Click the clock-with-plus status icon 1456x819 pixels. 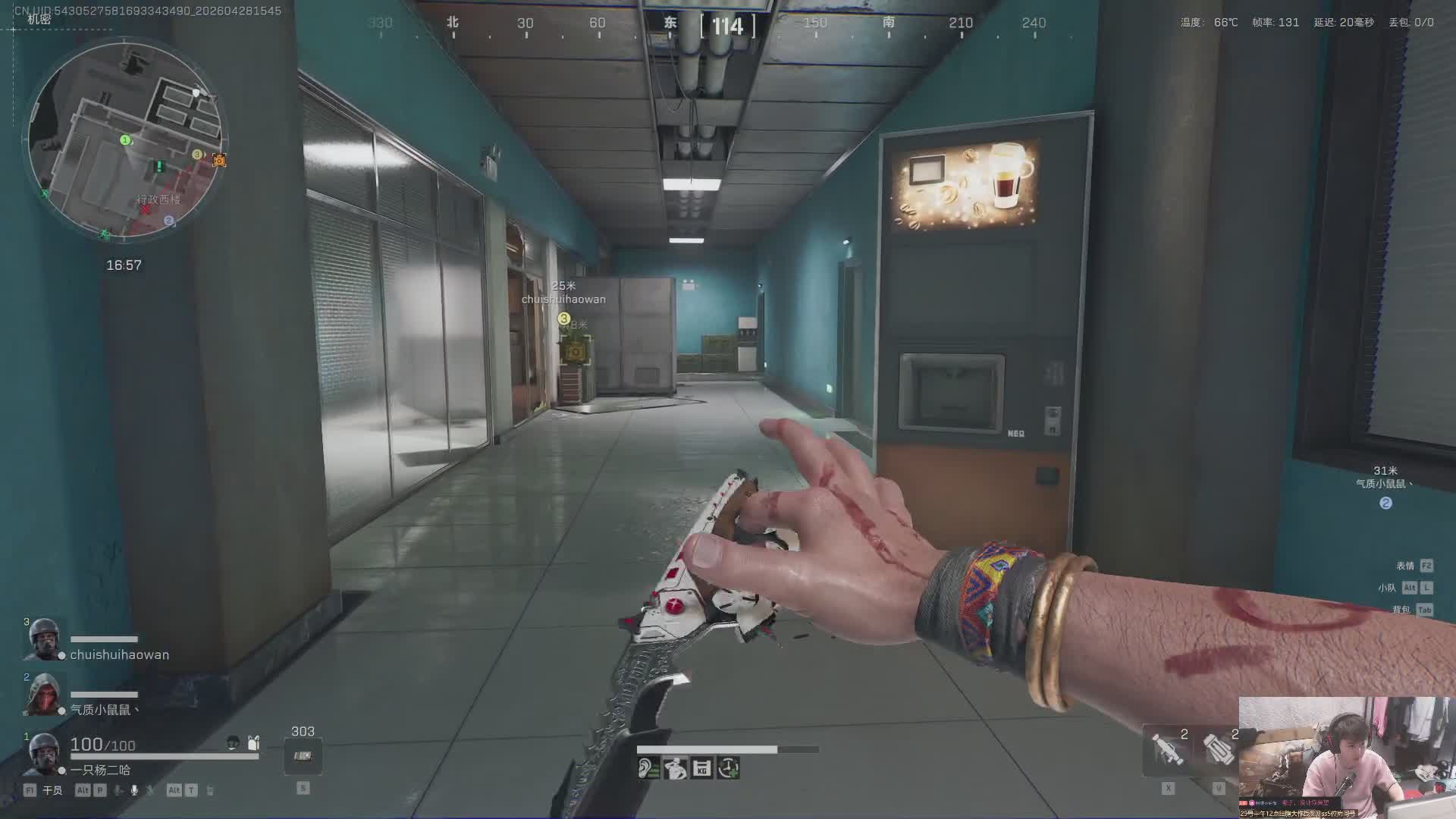[728, 769]
